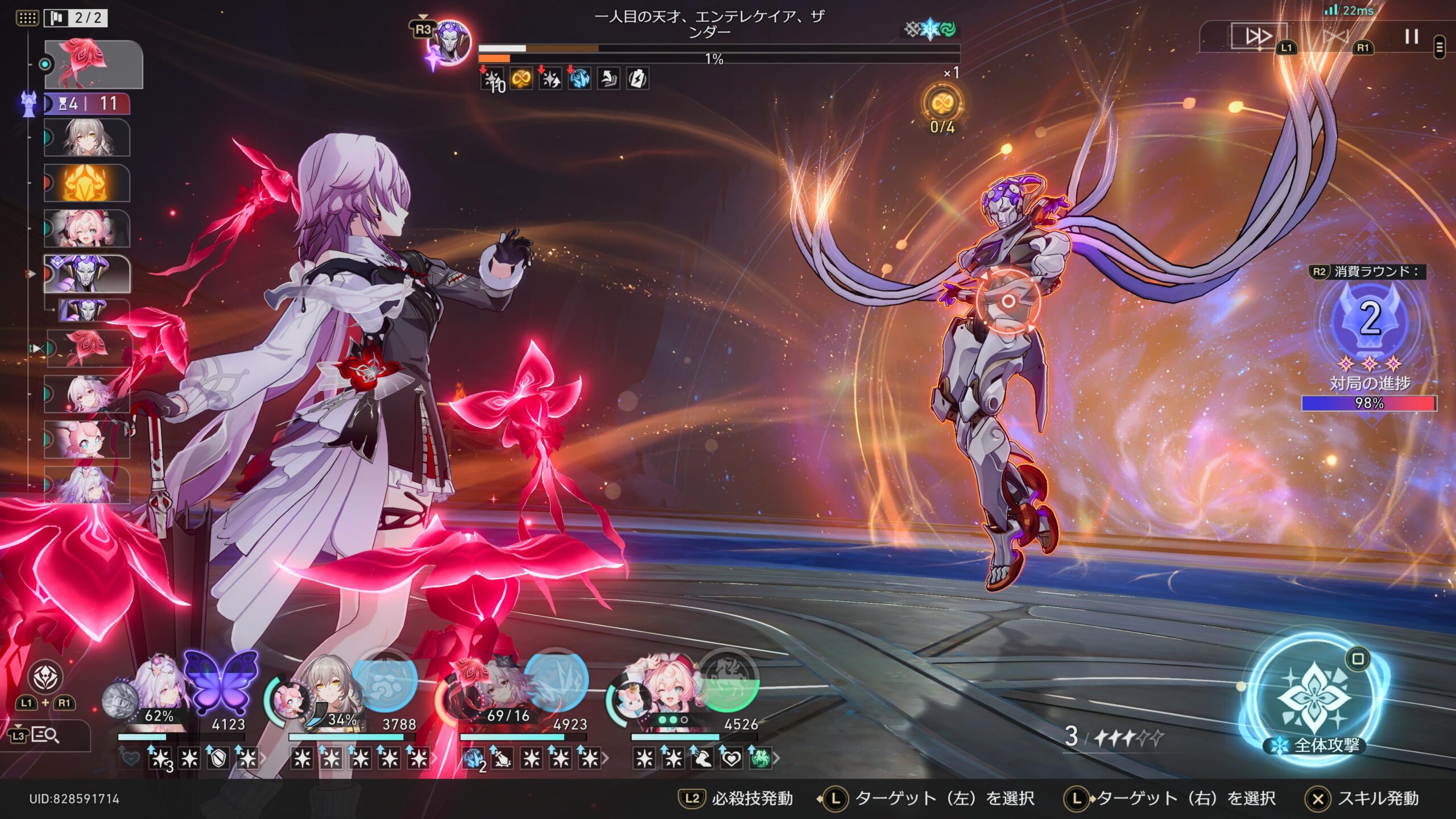
Task: Open the battle details magnifier list icon
Action: coord(45,735)
